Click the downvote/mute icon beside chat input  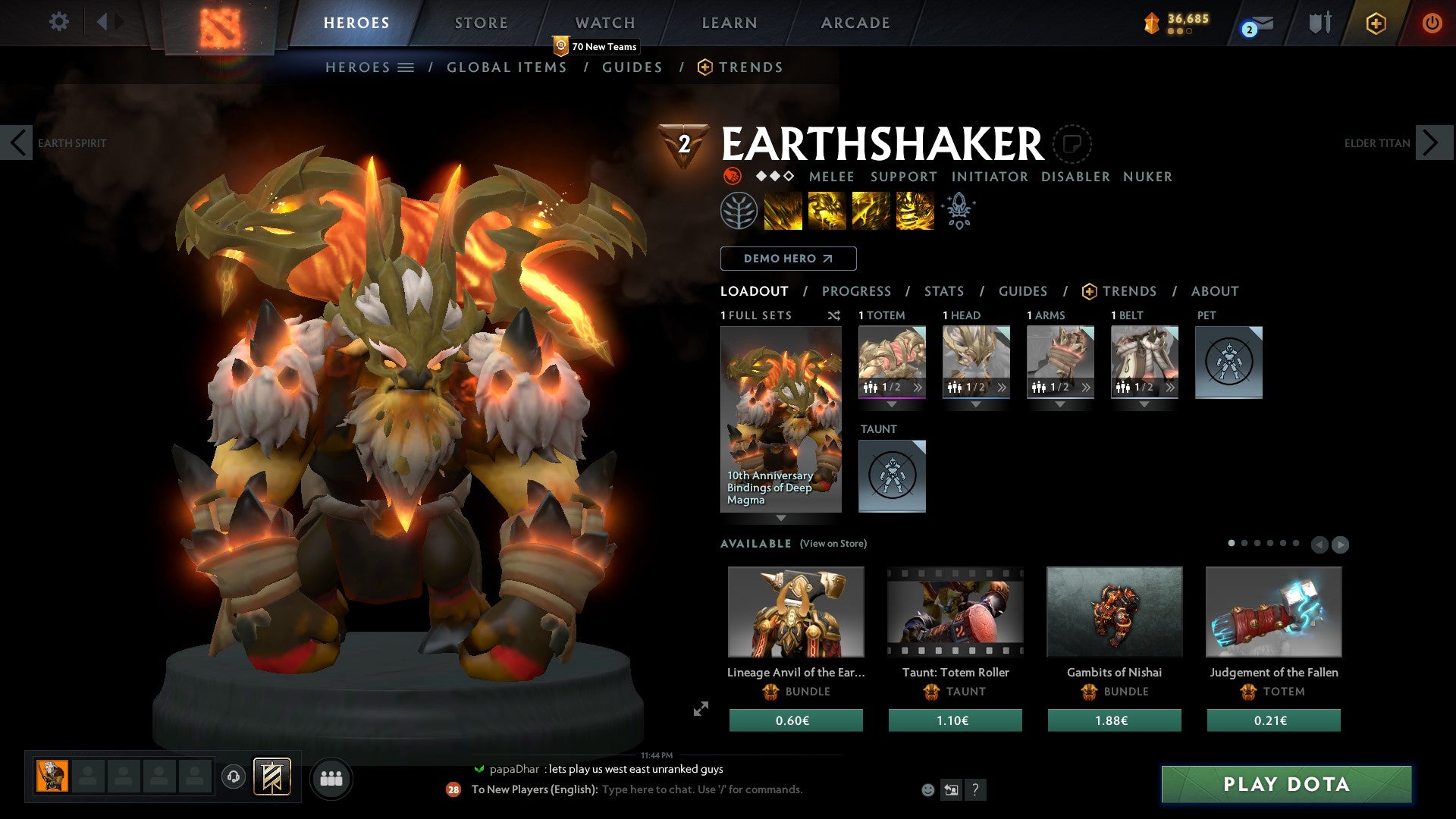click(x=952, y=789)
